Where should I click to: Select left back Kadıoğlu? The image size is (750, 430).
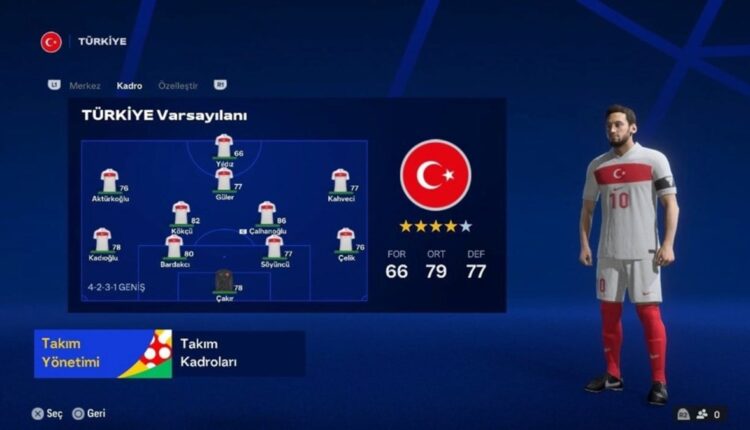tap(102, 241)
